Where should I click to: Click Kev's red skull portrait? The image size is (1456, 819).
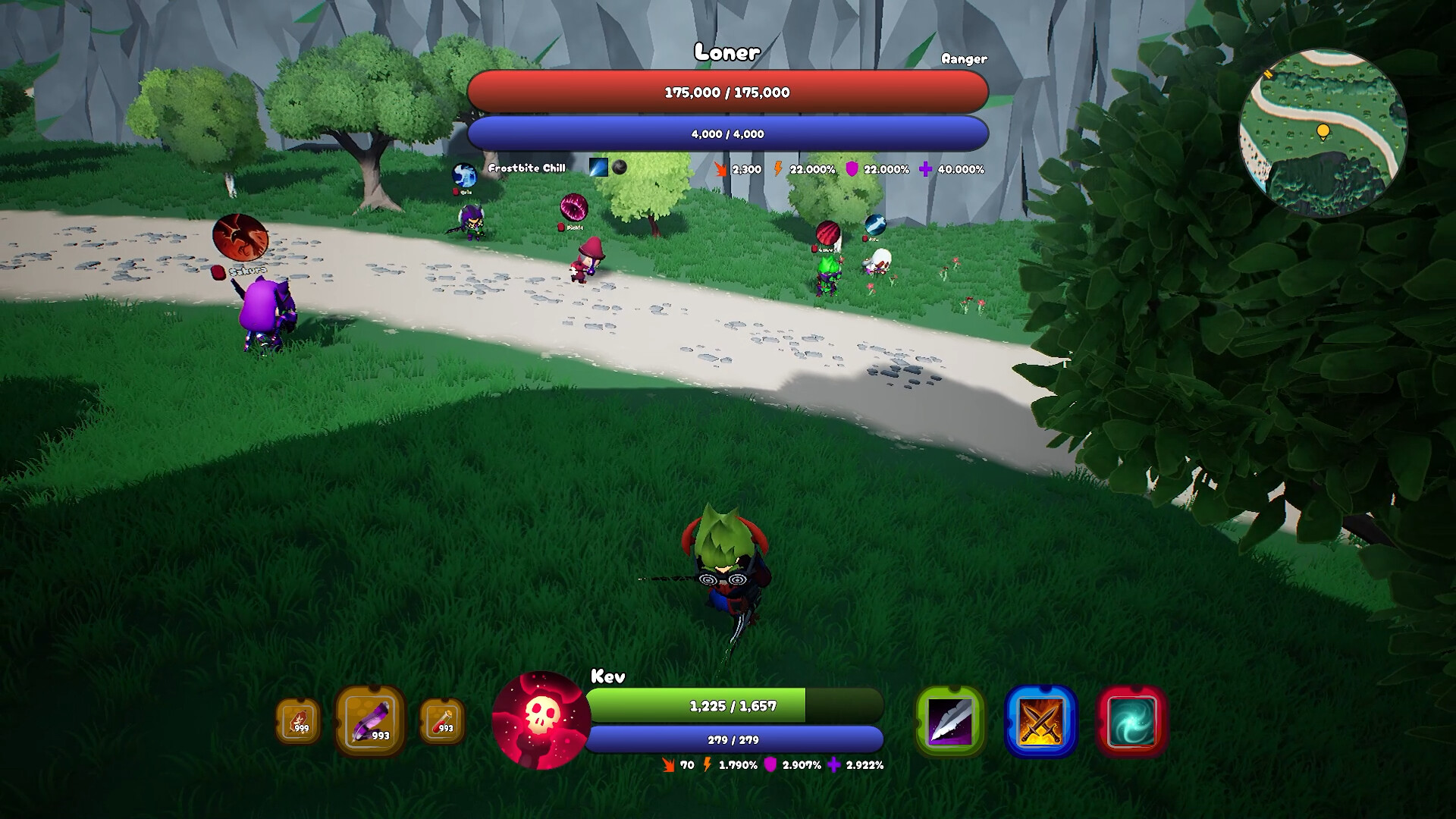coord(541,719)
